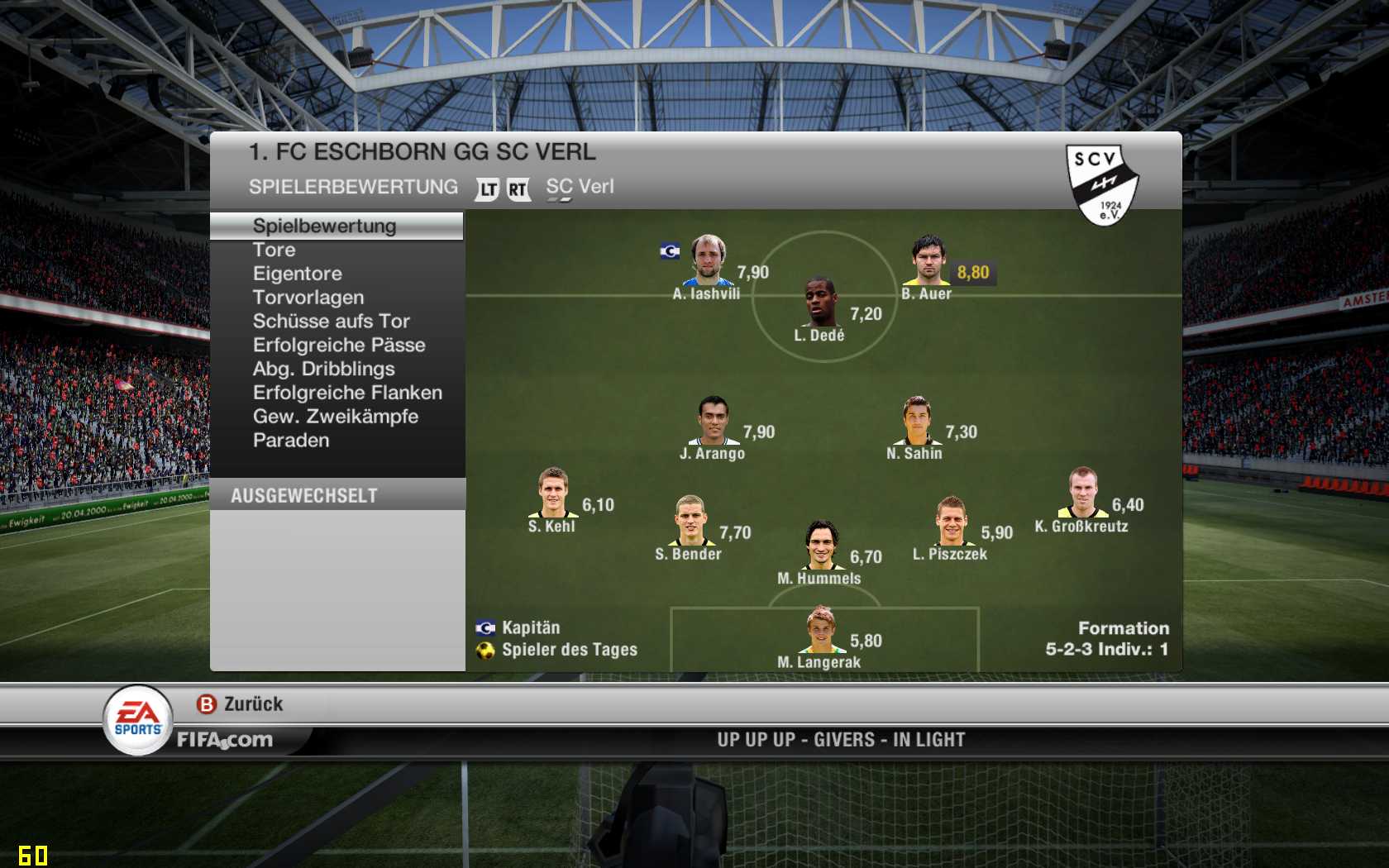Show Gew. Zweikämpfe statistics
The width and height of the screenshot is (1389, 868).
tap(335, 417)
